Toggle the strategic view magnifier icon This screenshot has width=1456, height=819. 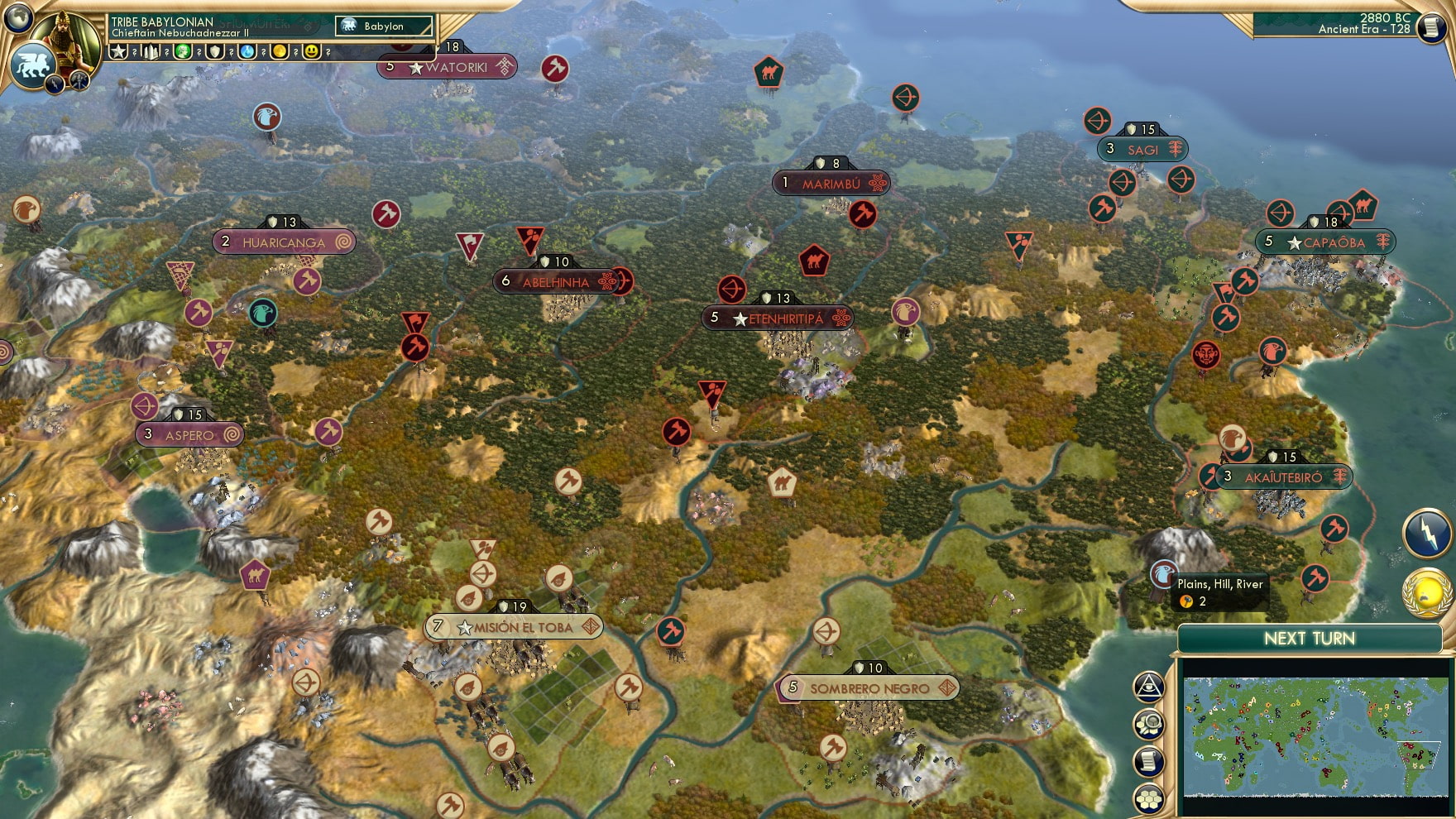1147,724
